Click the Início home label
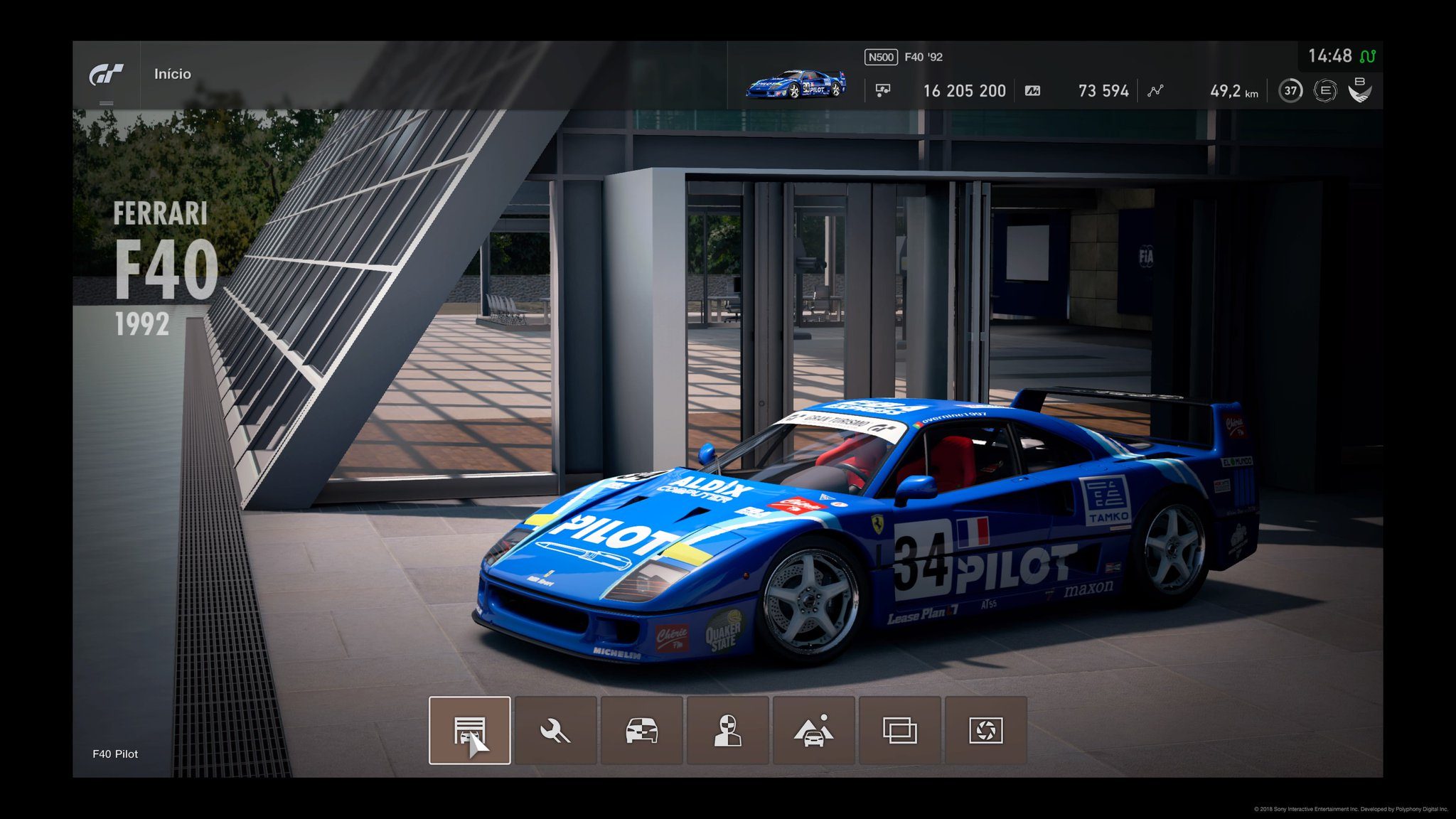This screenshot has height=819, width=1456. tap(173, 74)
